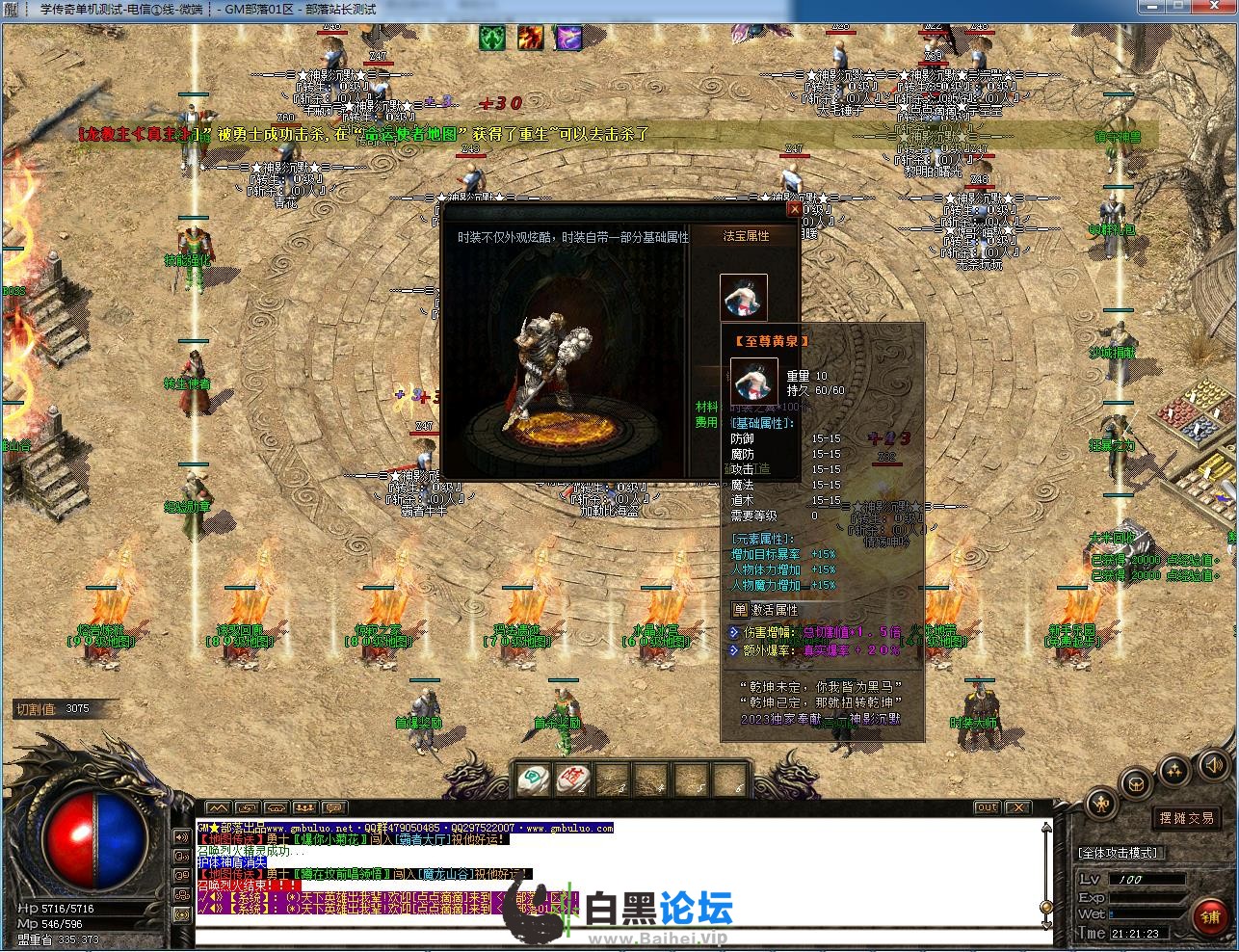Click the fiery red buff icon

click(530, 38)
